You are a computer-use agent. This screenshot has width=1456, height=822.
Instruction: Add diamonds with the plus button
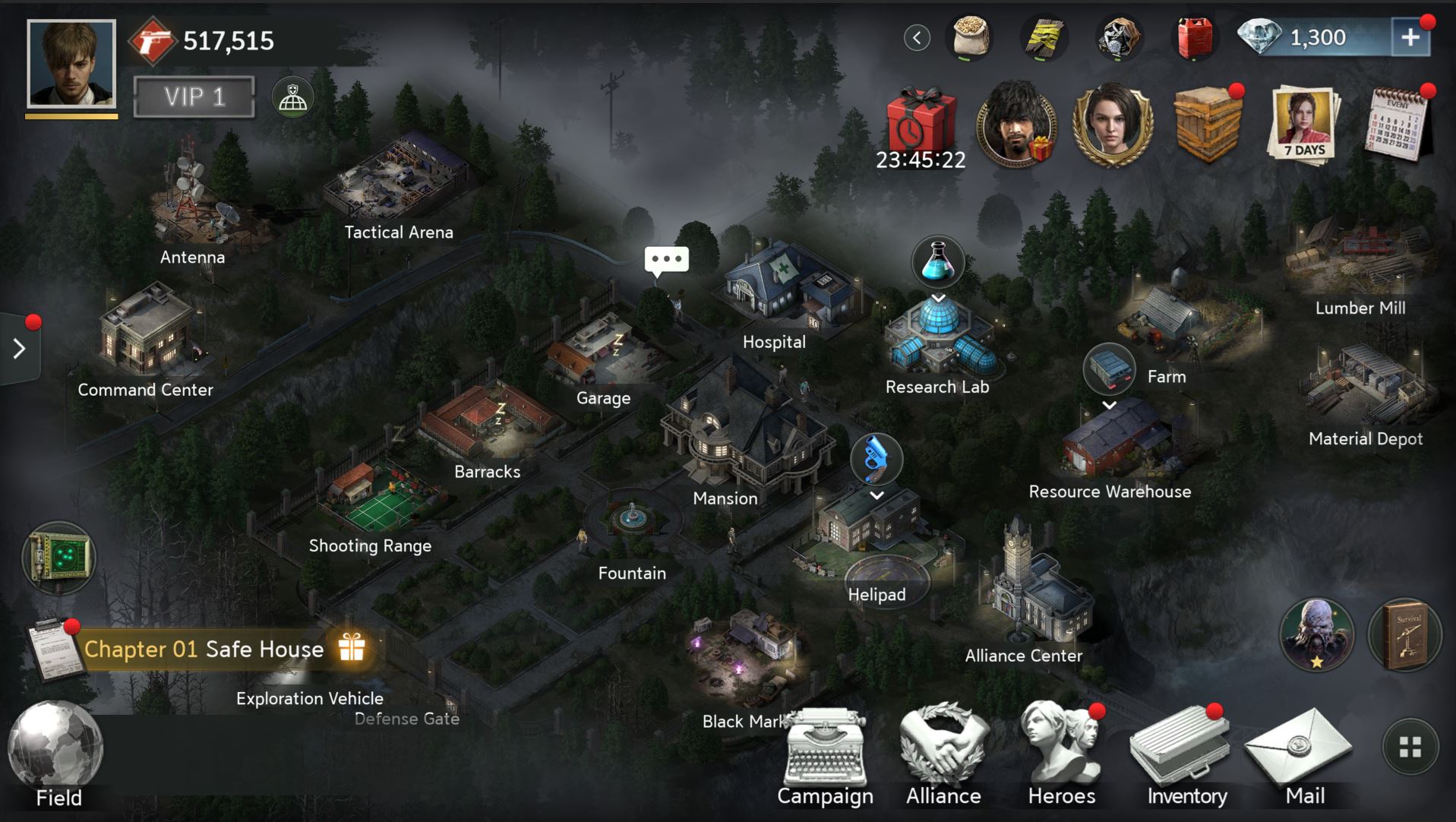pyautogui.click(x=1410, y=37)
